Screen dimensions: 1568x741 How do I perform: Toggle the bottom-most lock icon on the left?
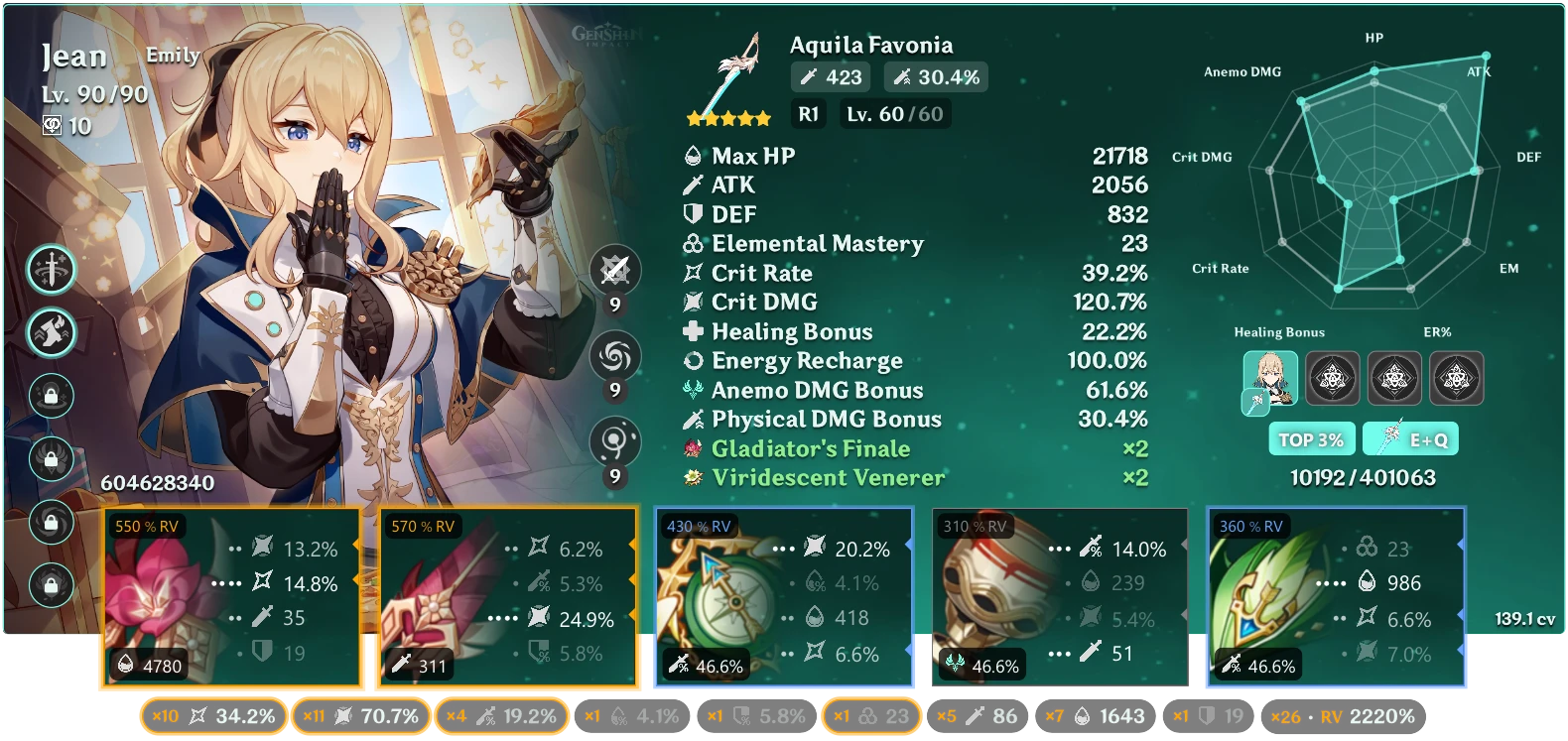[x=52, y=585]
